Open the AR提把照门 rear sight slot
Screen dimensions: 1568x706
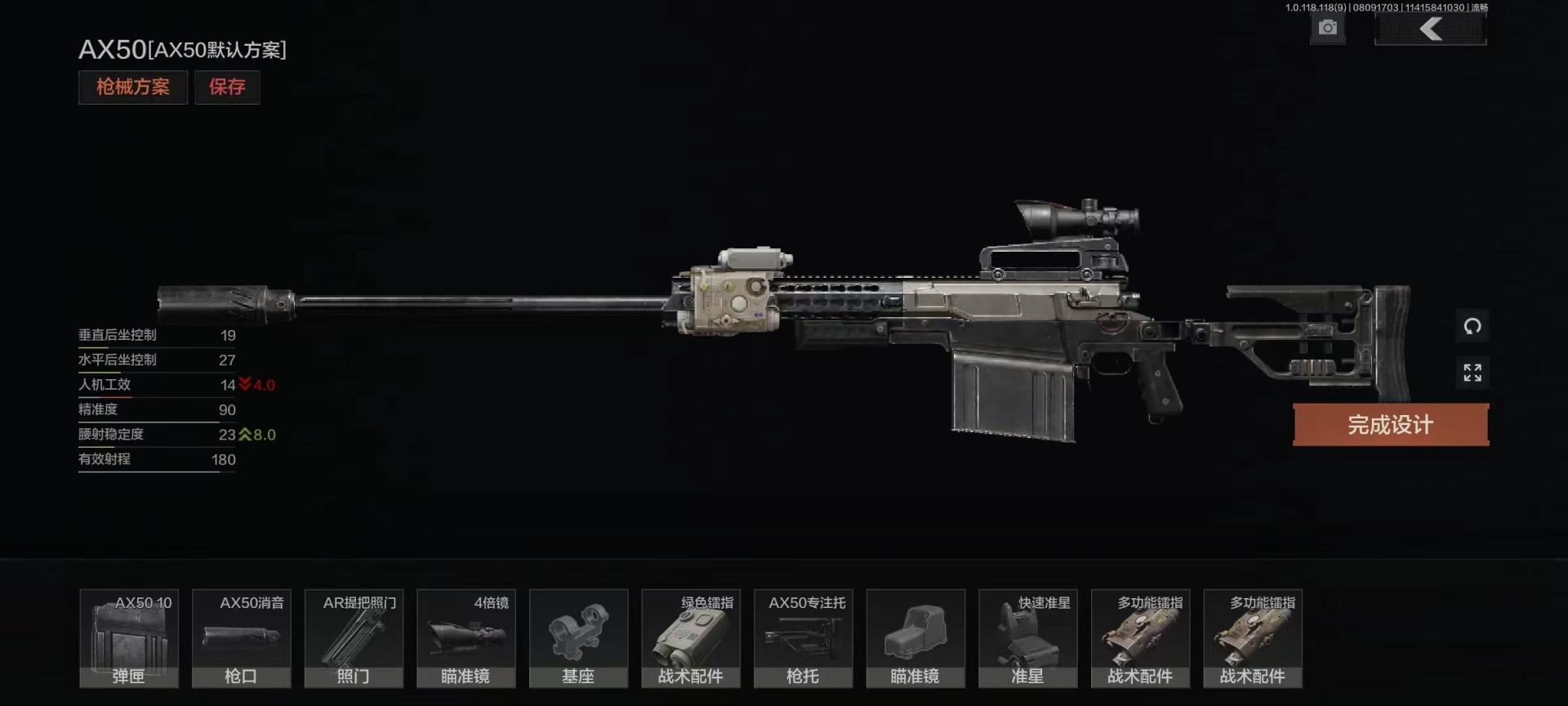[354, 639]
